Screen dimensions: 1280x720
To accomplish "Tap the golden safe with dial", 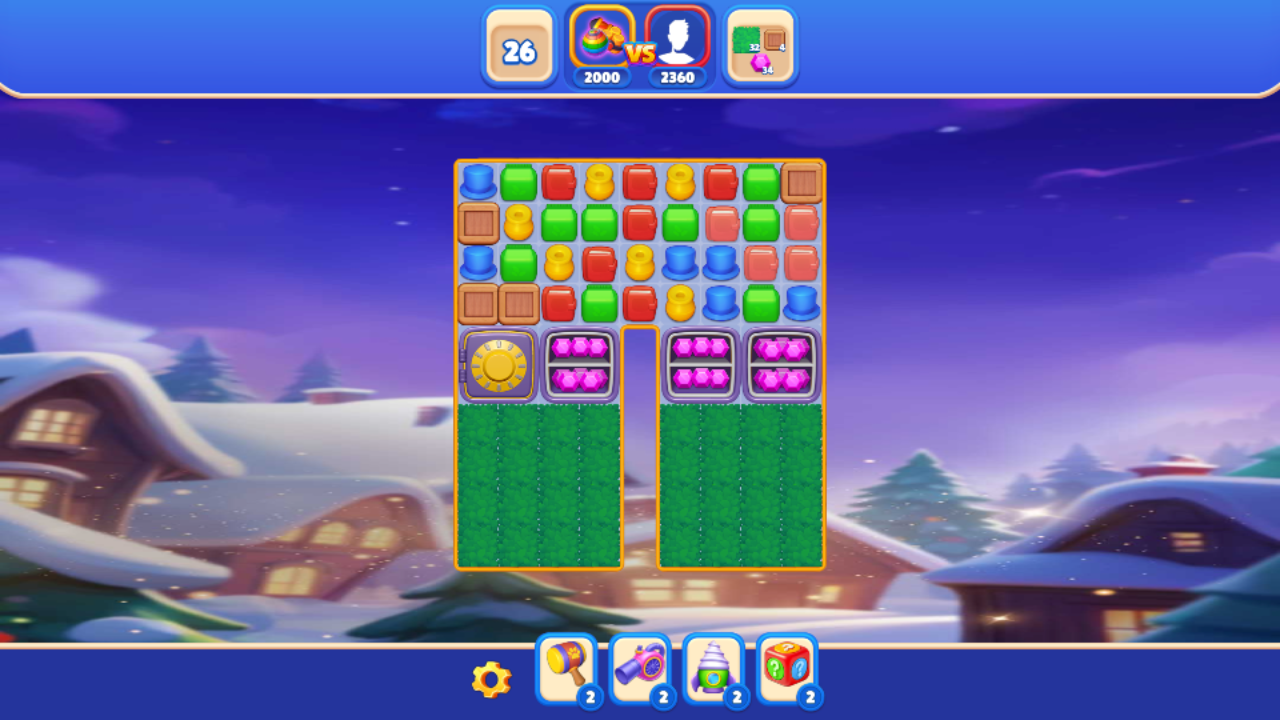I will [498, 364].
